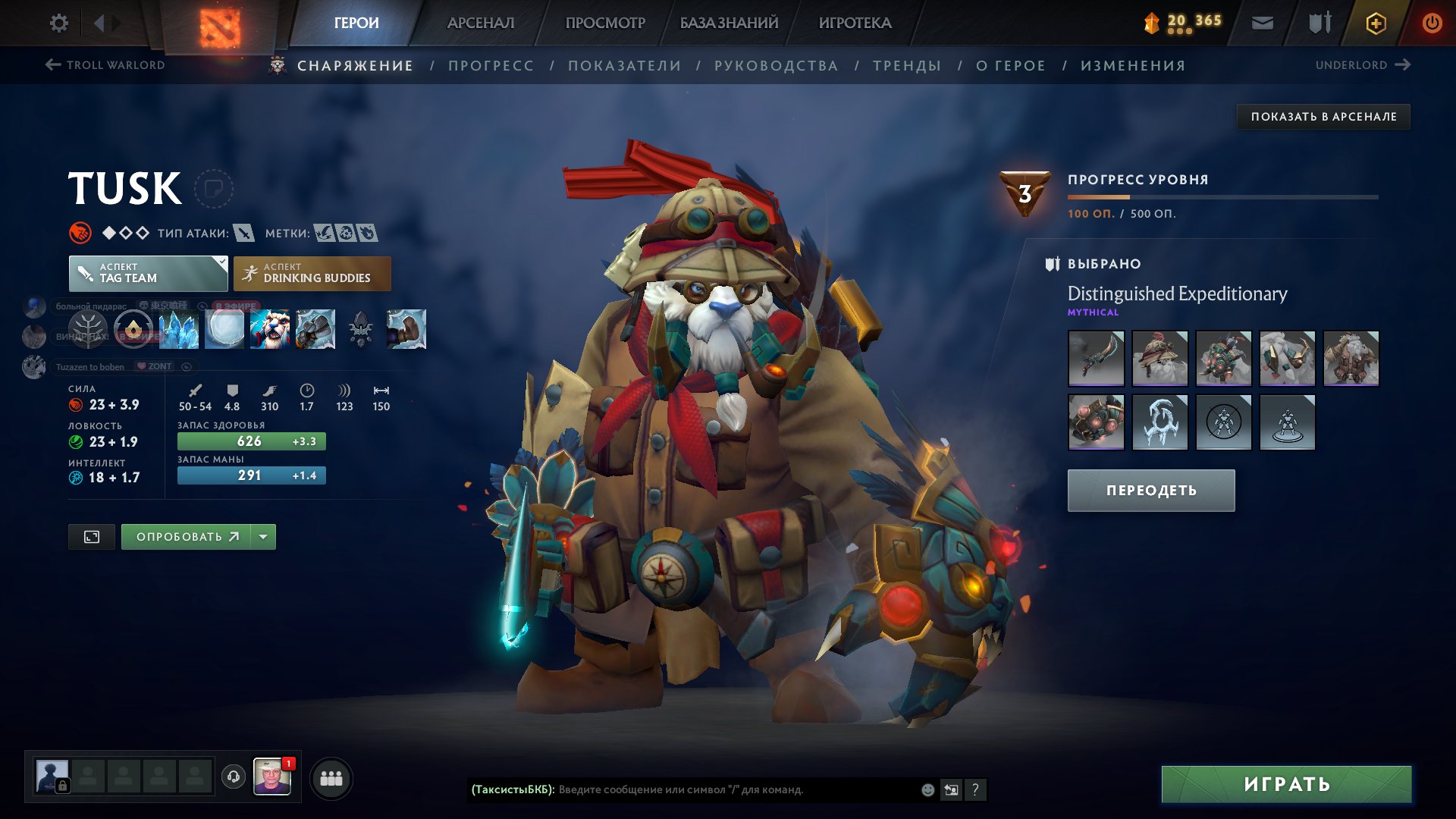1456x819 pixels.
Task: Open the settings gear icon top left
Action: tap(58, 23)
